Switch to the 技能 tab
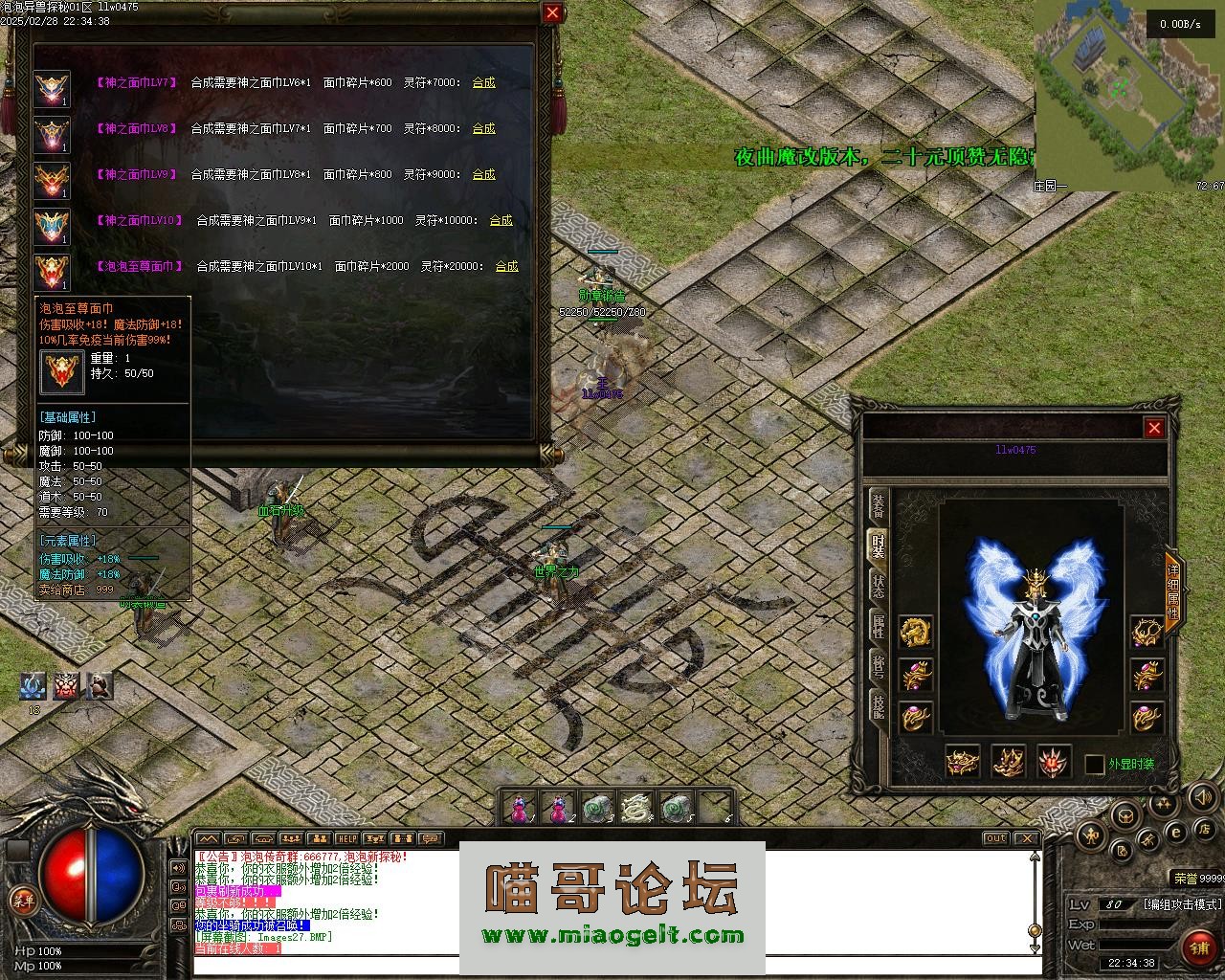The image size is (1225, 980). [x=878, y=705]
